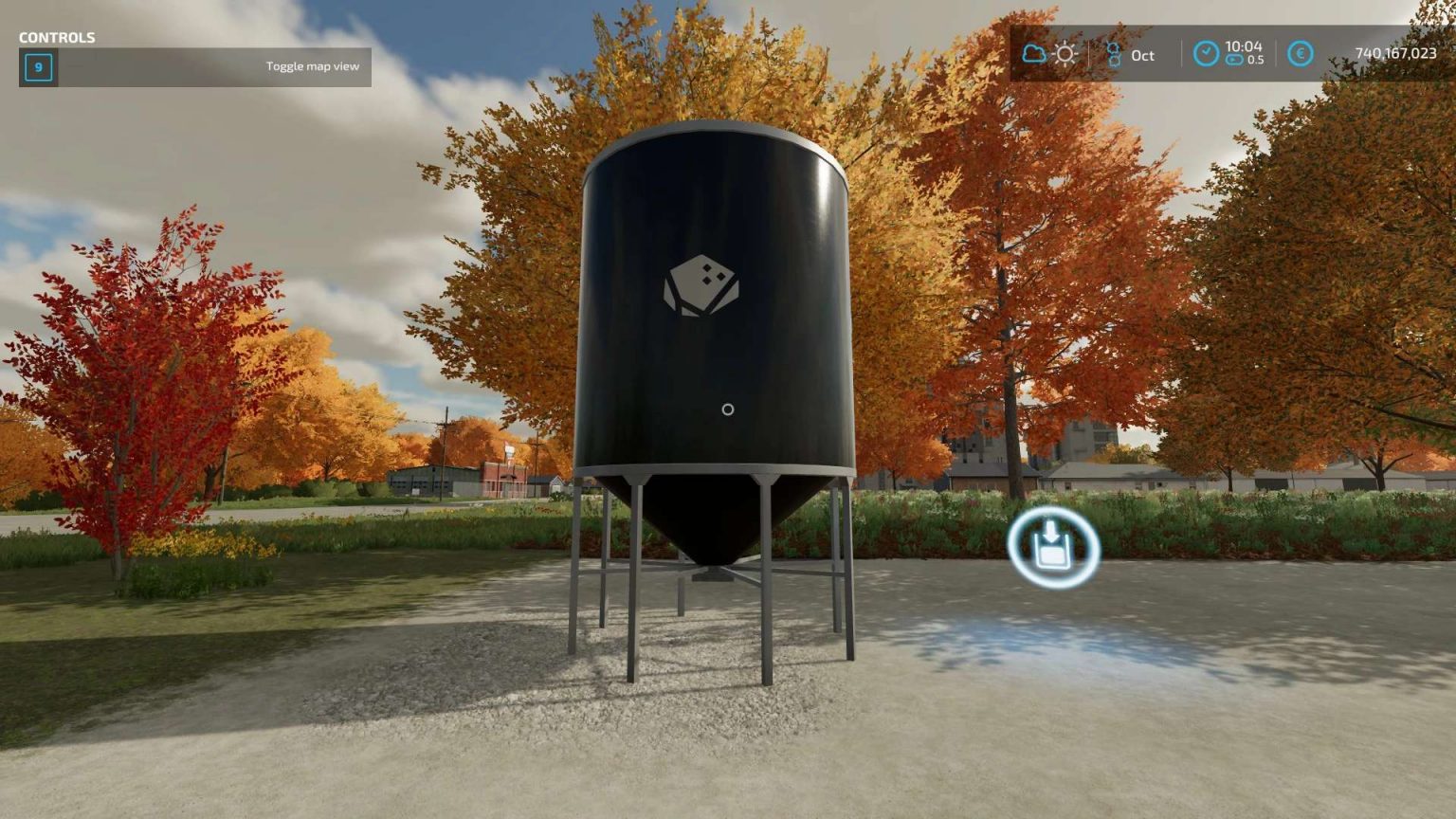Click the crop calendar icon beside Oct
The height and width of the screenshot is (819, 1456).
(x=1116, y=54)
